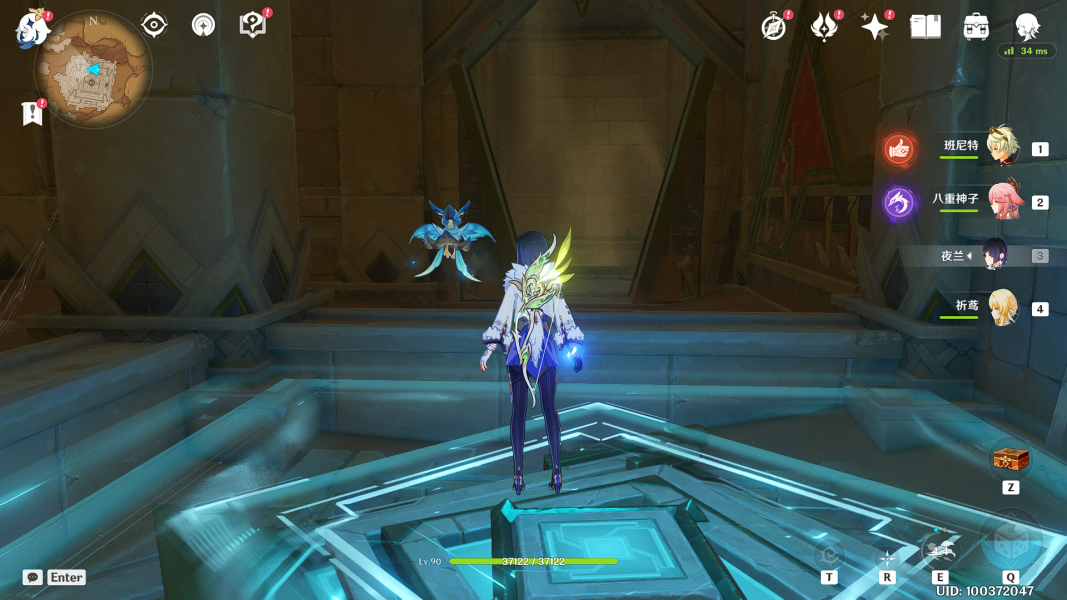
Task: Open the backpack inventory
Action: tap(976, 27)
